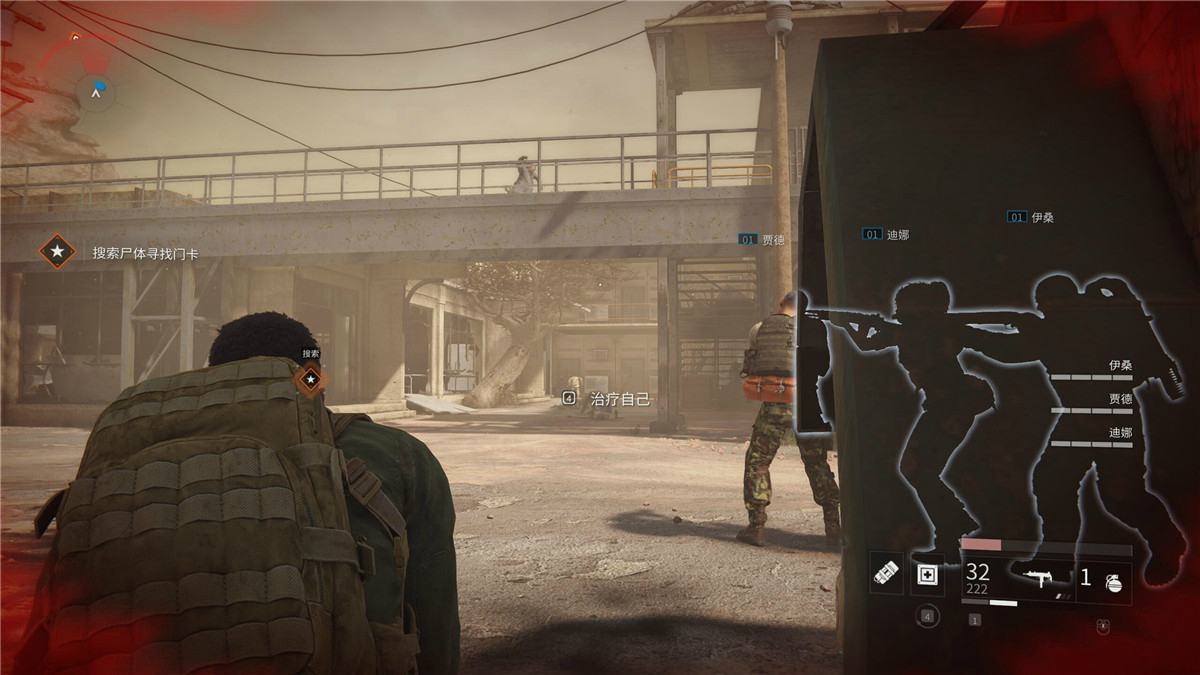Use the medkit slot with cross icon
This screenshot has width=1200, height=675.
point(927,575)
